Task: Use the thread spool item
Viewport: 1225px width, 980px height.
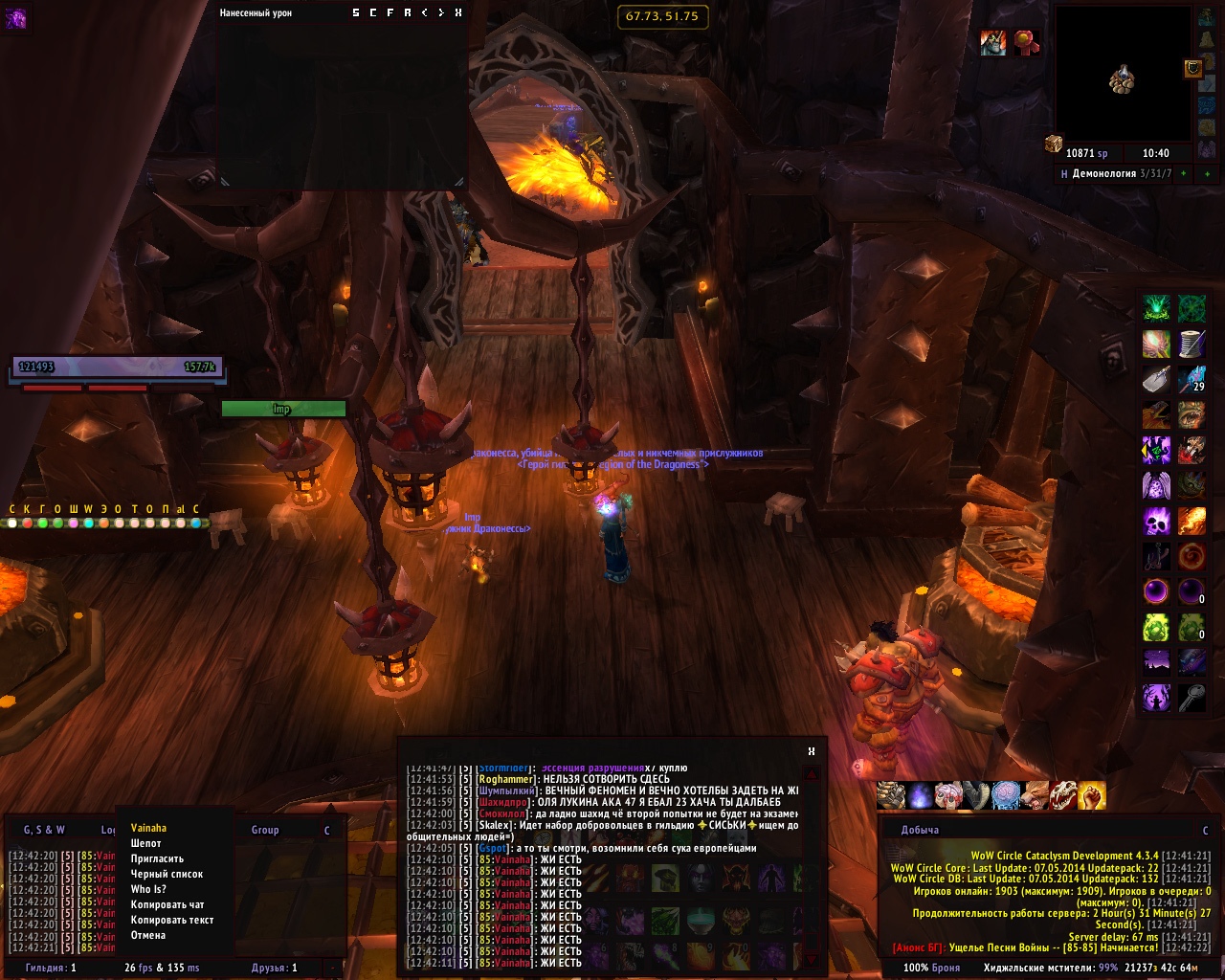Action: tap(1192, 343)
